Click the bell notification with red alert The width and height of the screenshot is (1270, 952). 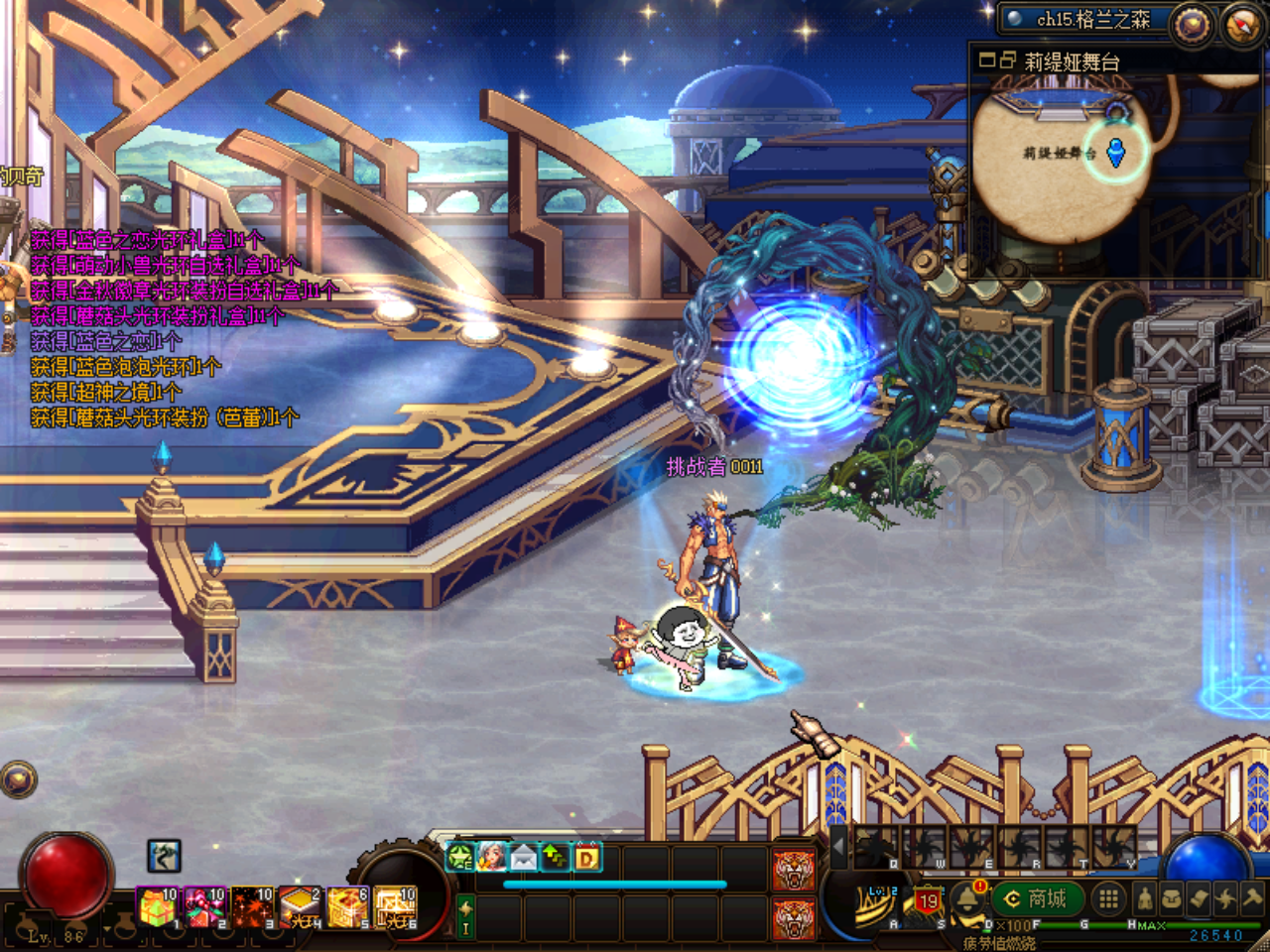click(x=967, y=898)
